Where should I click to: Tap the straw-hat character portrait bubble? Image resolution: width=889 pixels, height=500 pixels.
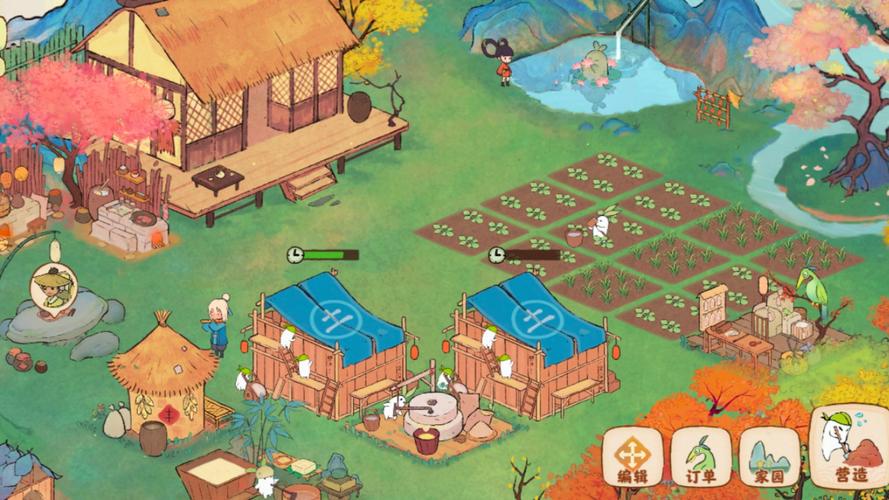tap(50, 287)
